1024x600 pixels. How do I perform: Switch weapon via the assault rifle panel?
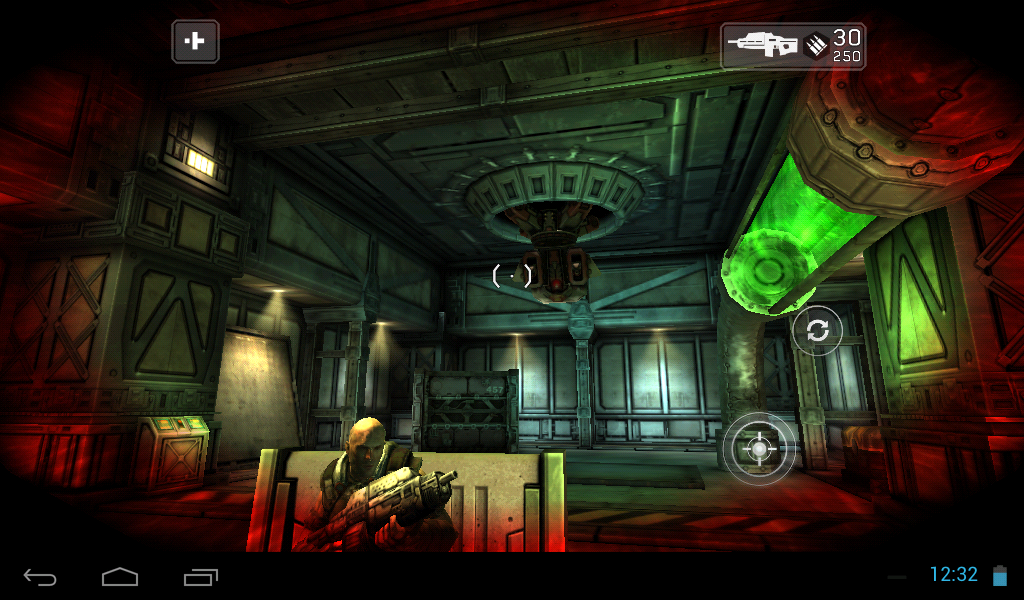pos(793,46)
